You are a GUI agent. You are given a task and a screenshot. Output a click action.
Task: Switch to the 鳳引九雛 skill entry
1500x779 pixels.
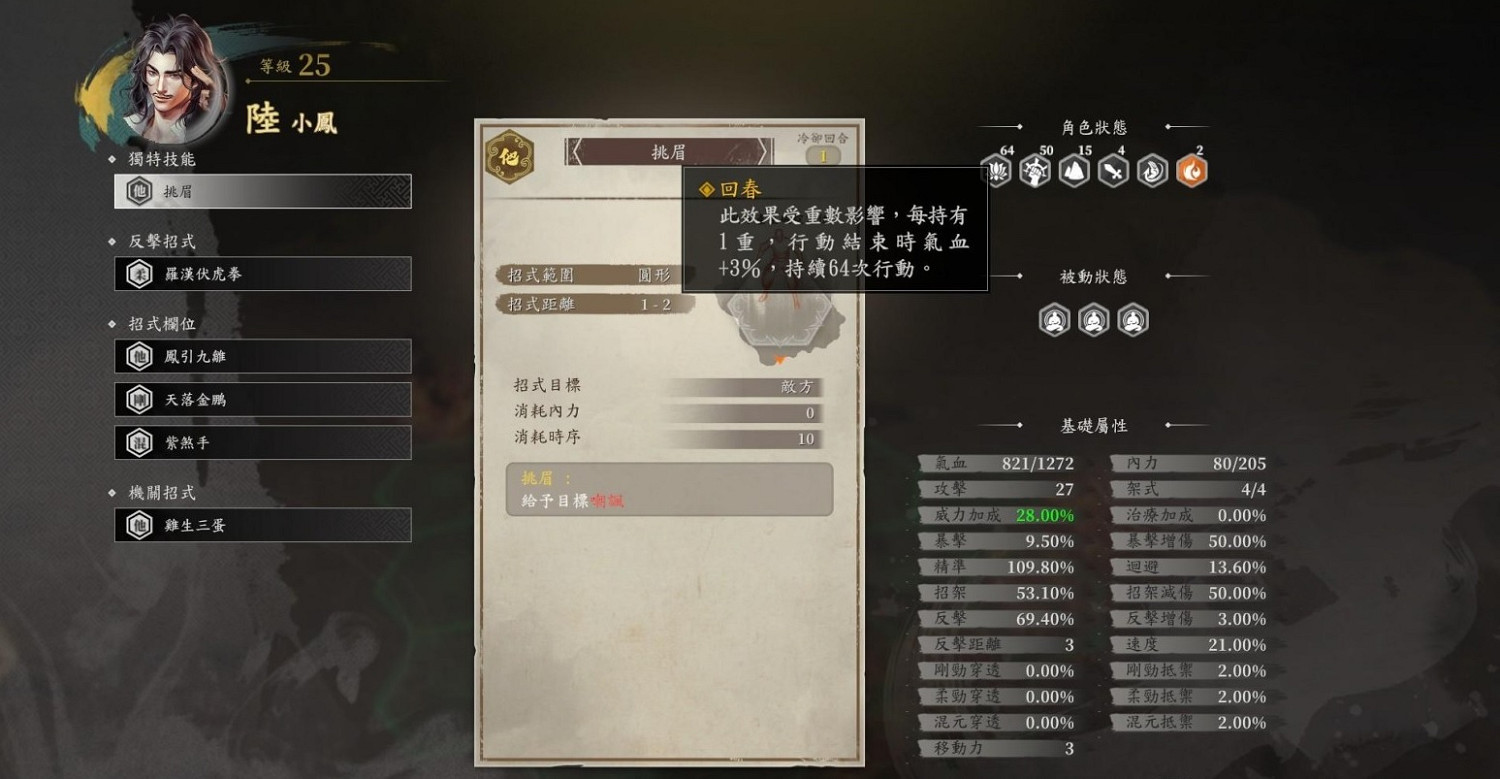(262, 355)
